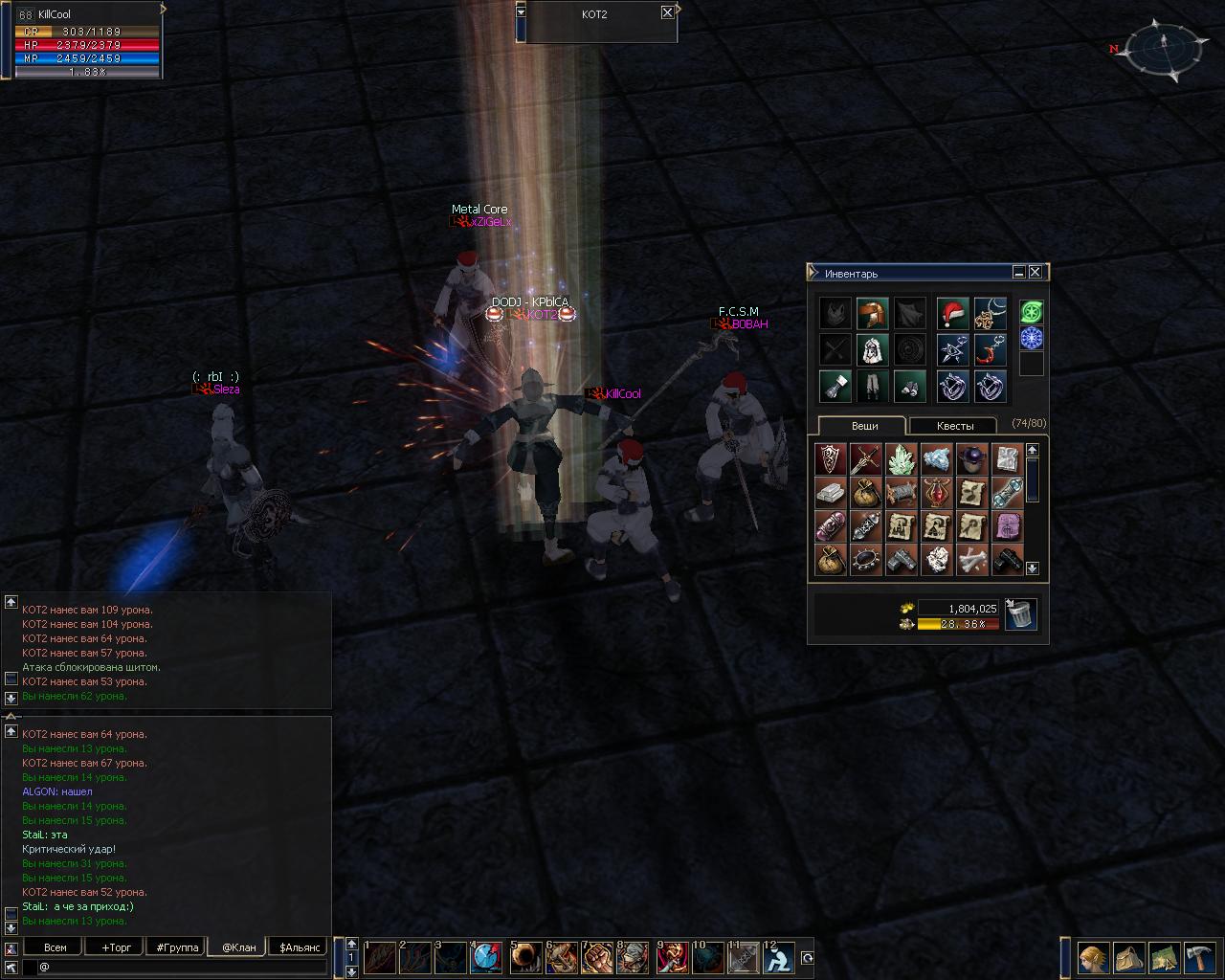Screen dimensions: 1225x980
Task: Open the character menu head icon
Action: [1092, 958]
